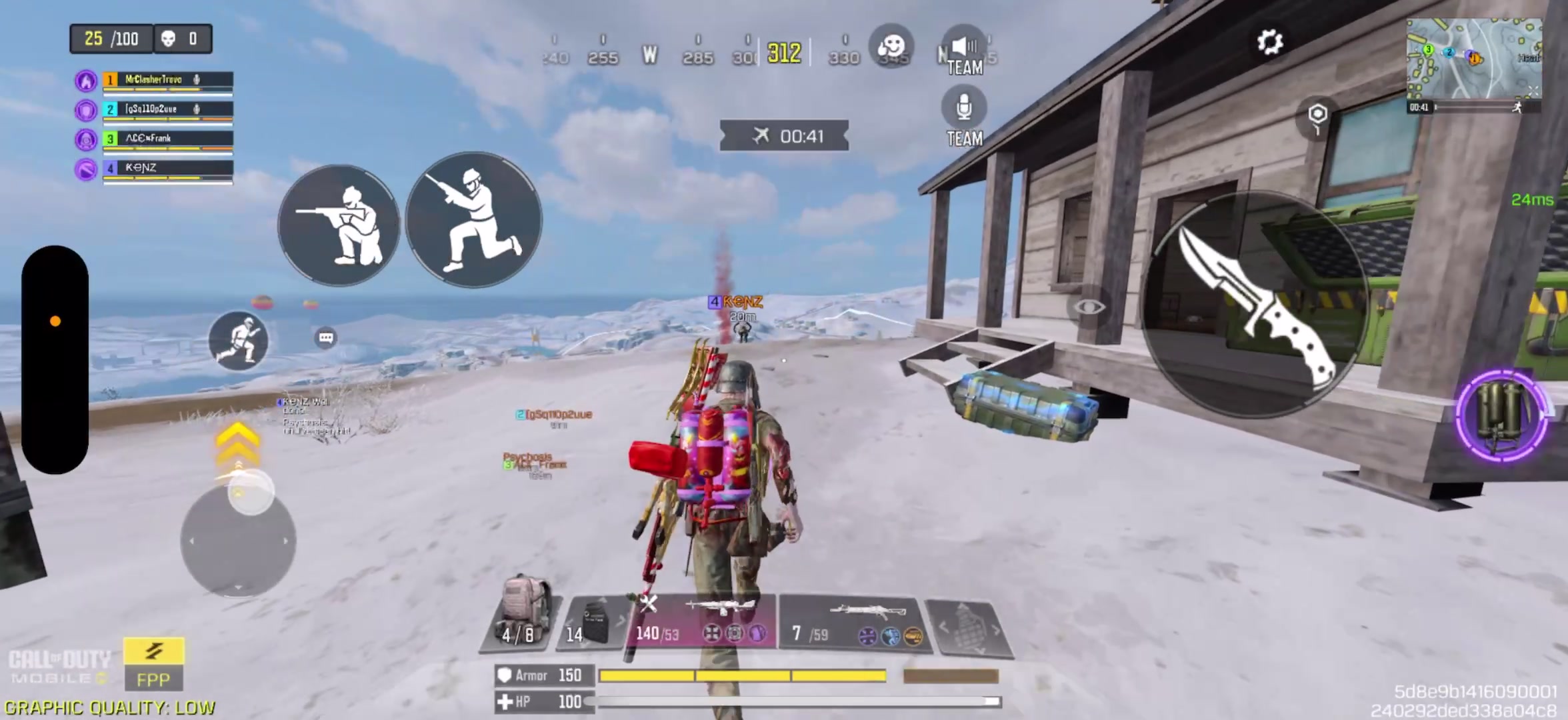Open the settings gear icon
This screenshot has height=720, width=1568.
1269,43
